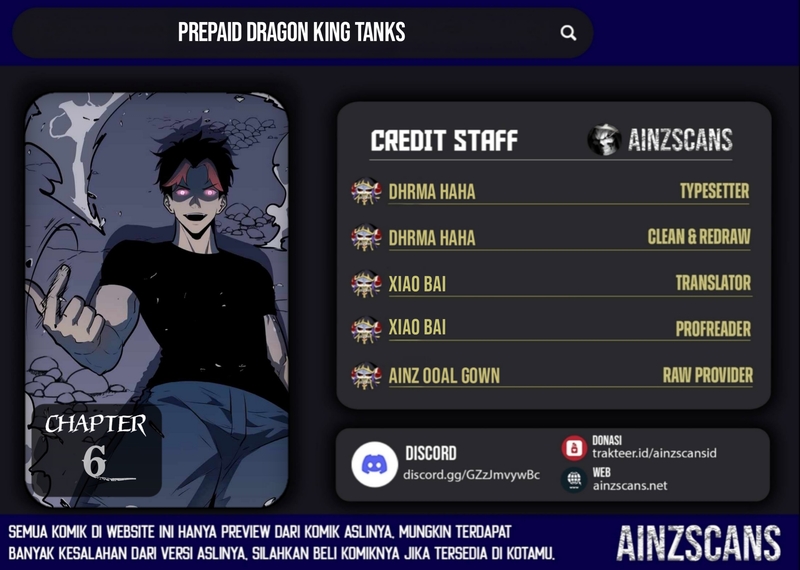Click the magnifying glass search icon

pos(568,33)
